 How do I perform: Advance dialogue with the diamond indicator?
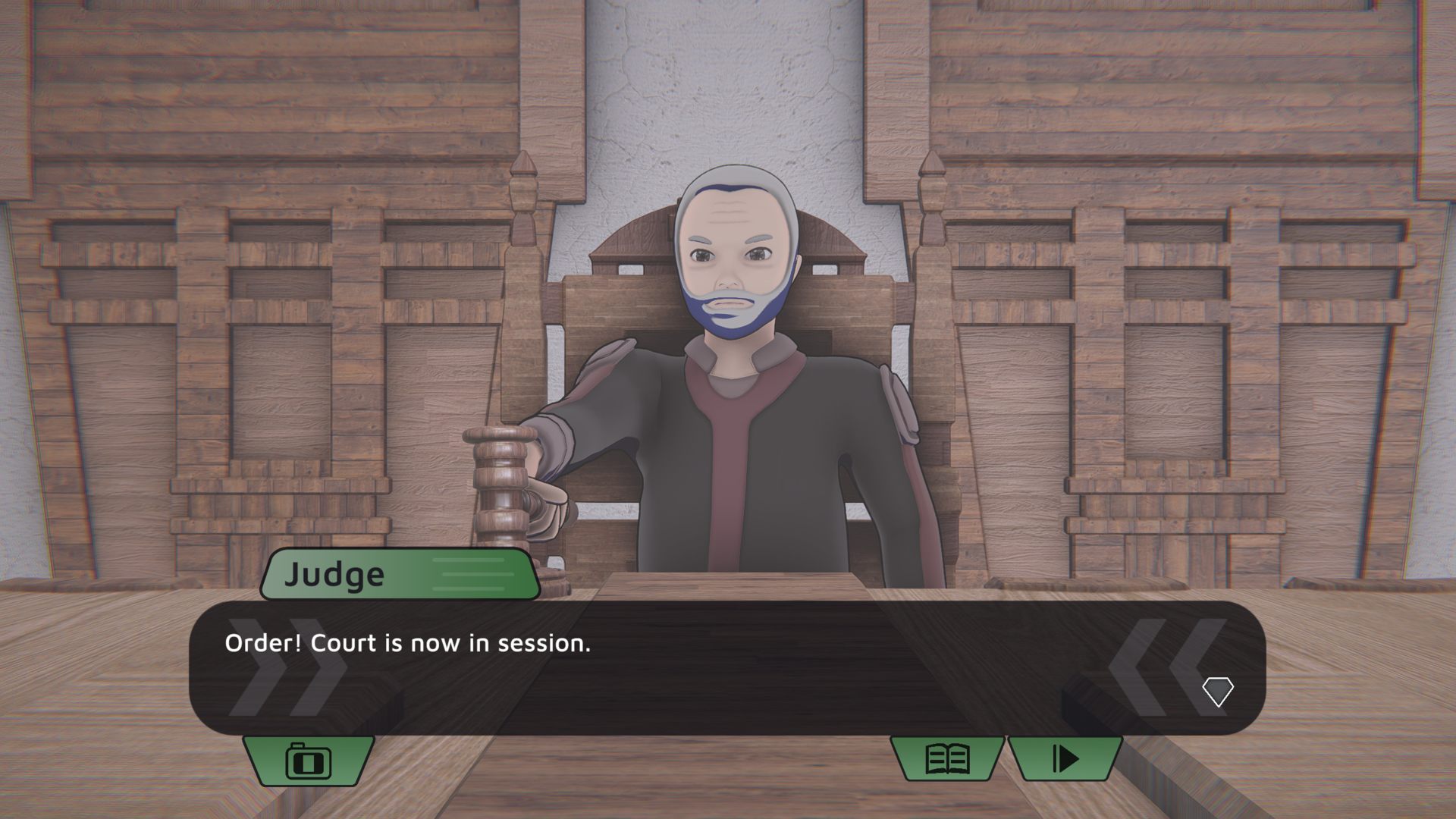coord(1217,692)
